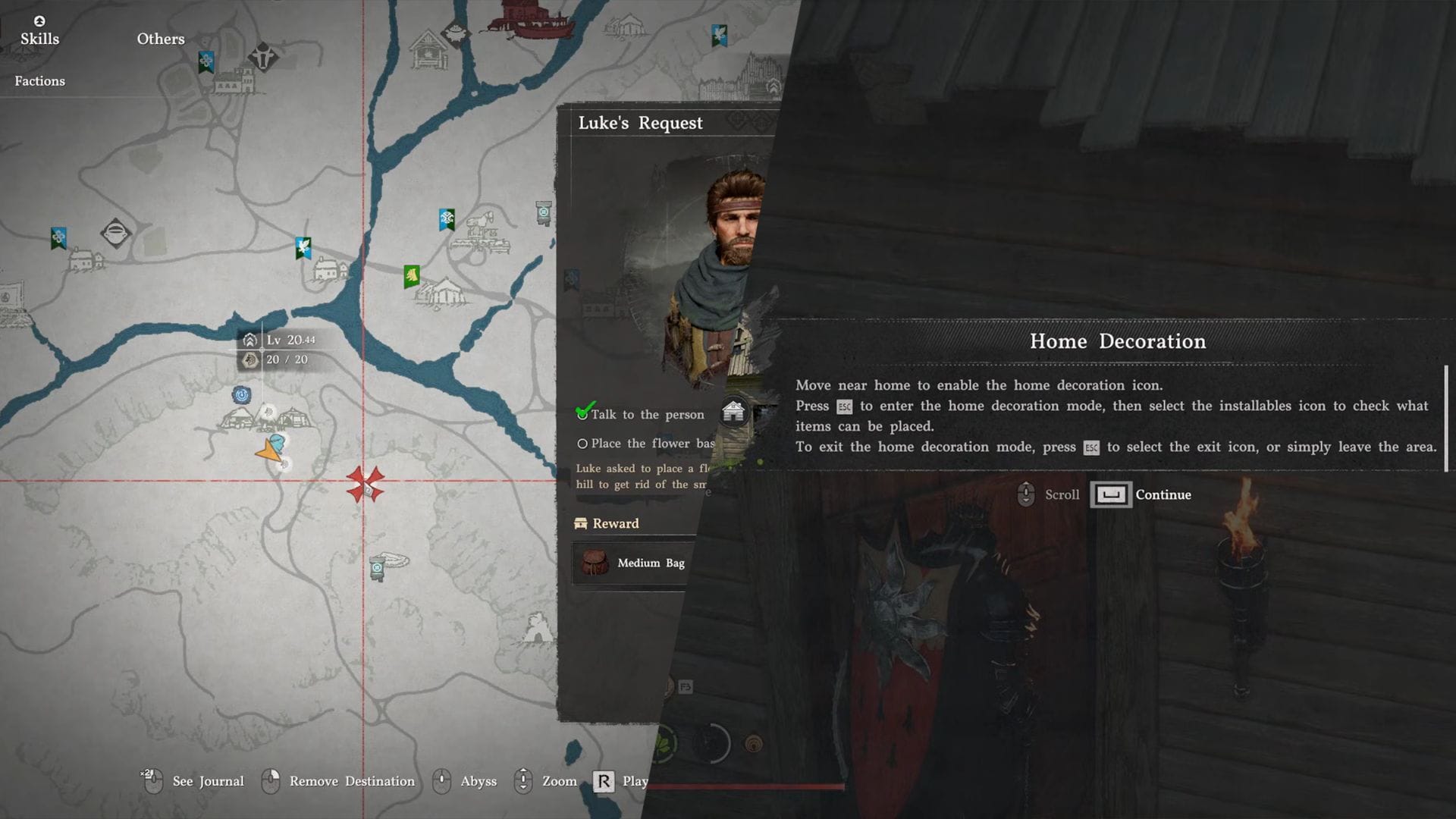Switch to the Skills tab
This screenshot has height=819, width=1456.
39,38
